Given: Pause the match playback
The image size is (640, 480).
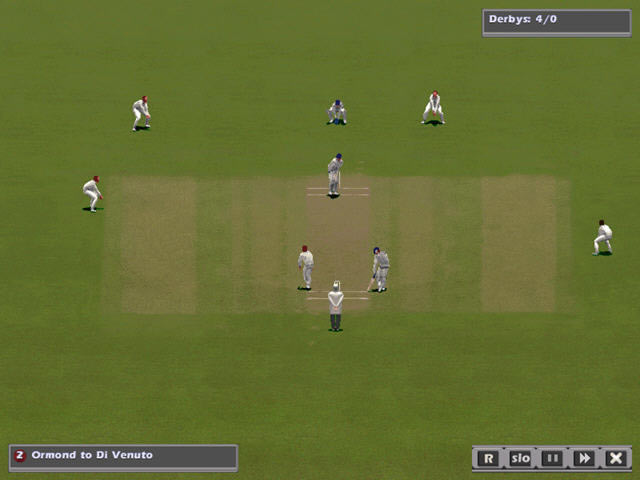Looking at the screenshot, I should click(552, 458).
